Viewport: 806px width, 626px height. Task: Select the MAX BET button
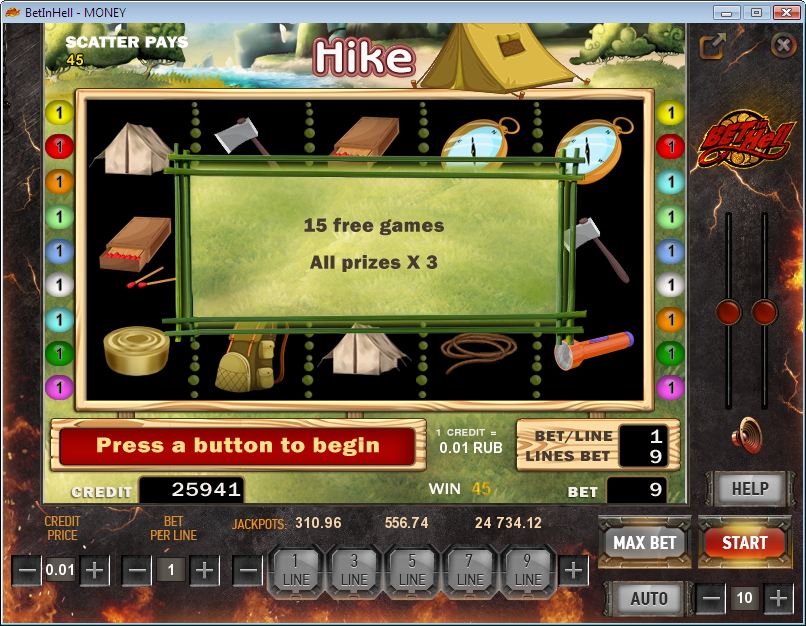[644, 543]
